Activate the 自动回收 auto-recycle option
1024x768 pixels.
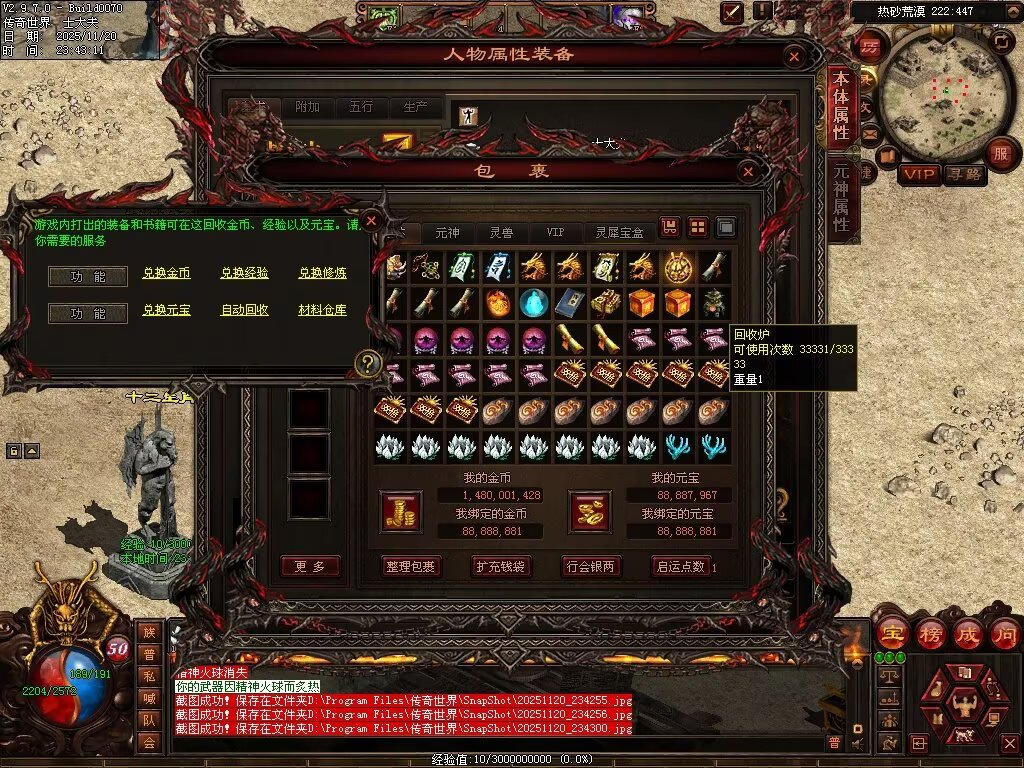point(244,310)
